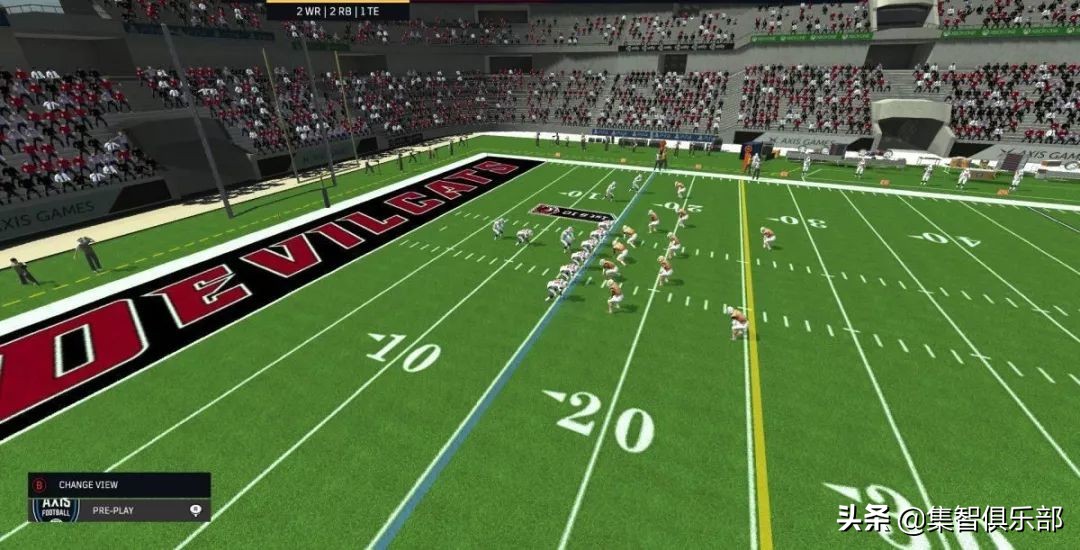Screen dimensions: 1080x550
Task: Select the Change View option
Action: [x=88, y=485]
